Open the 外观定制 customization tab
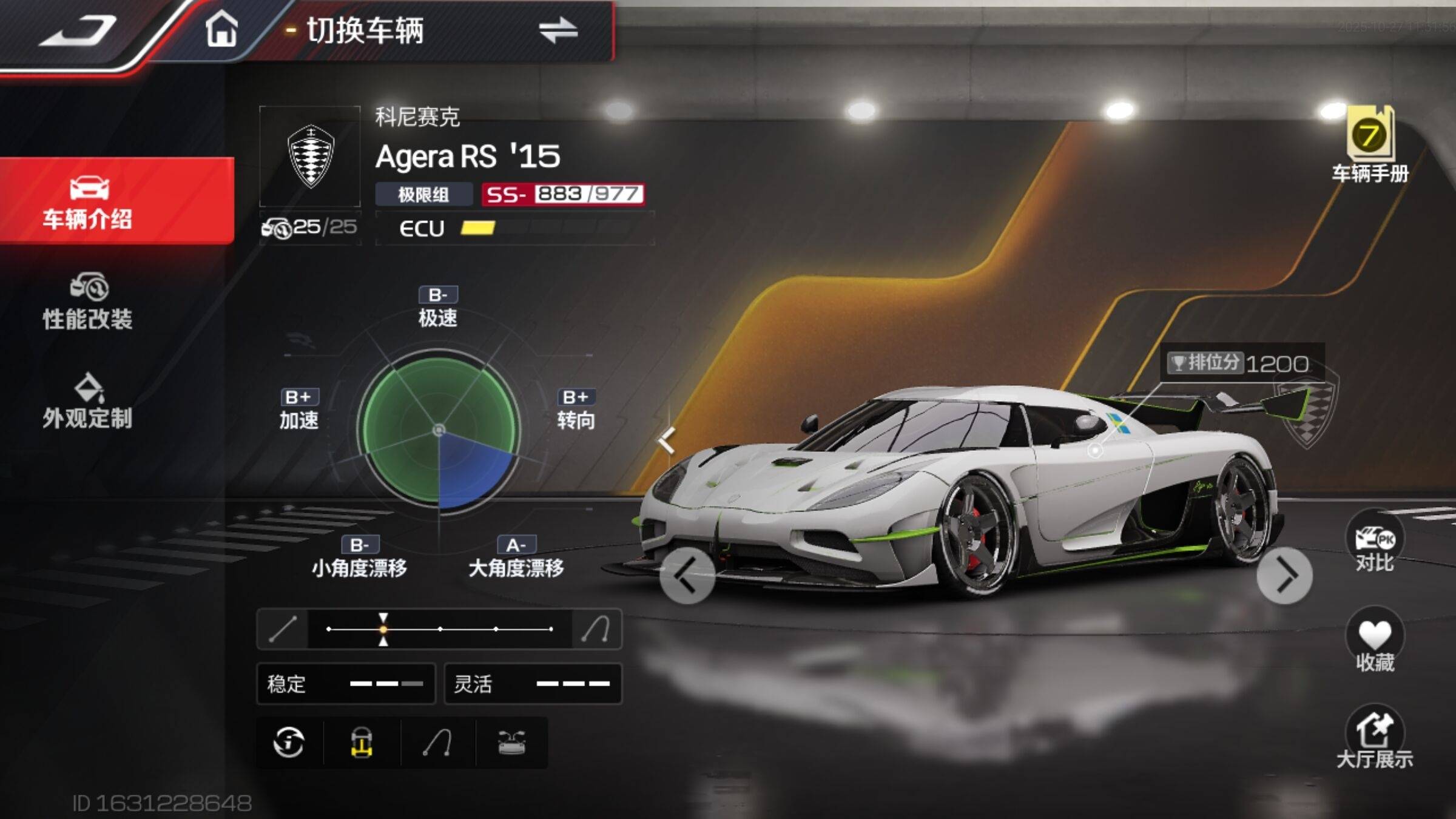The width and height of the screenshot is (1456, 819). (88, 402)
